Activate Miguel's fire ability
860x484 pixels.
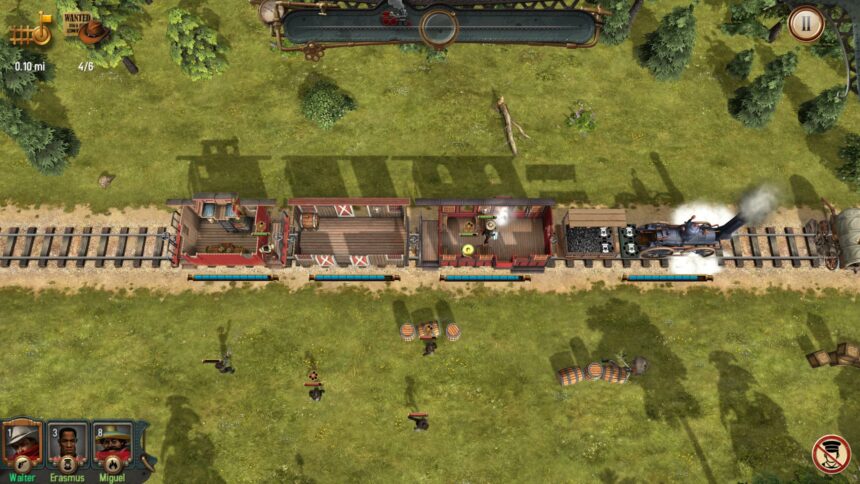pyautogui.click(x=113, y=464)
